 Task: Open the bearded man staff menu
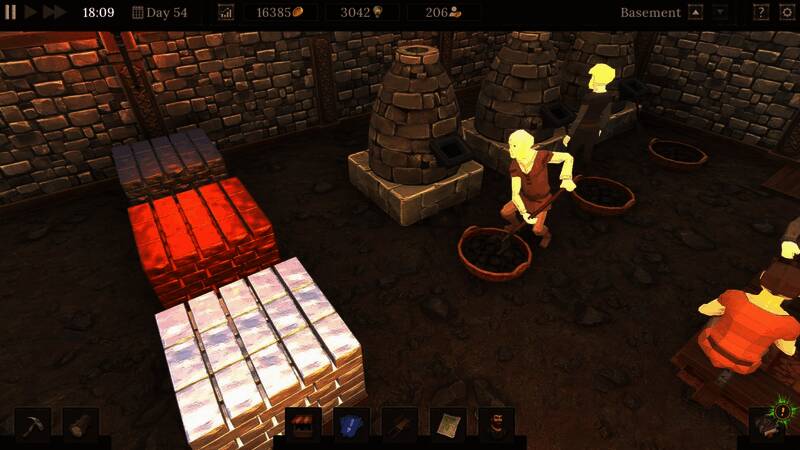tap(495, 424)
